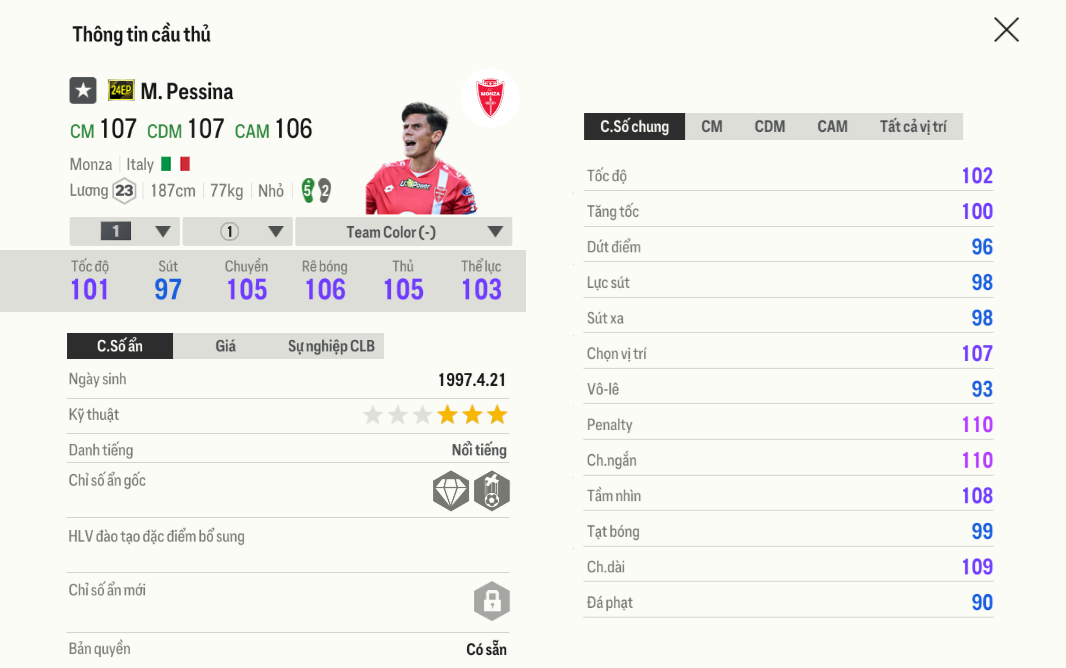Image resolution: width=1066 pixels, height=668 pixels.
Task: Close the player info panel
Action: pos(1006,30)
